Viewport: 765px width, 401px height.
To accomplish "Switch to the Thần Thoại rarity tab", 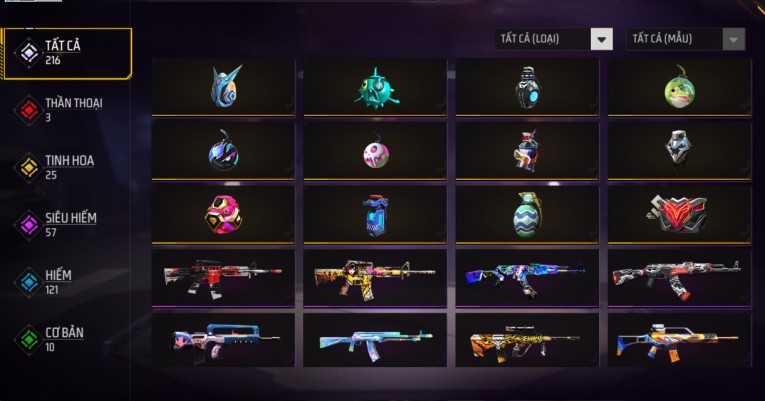I will (70, 109).
